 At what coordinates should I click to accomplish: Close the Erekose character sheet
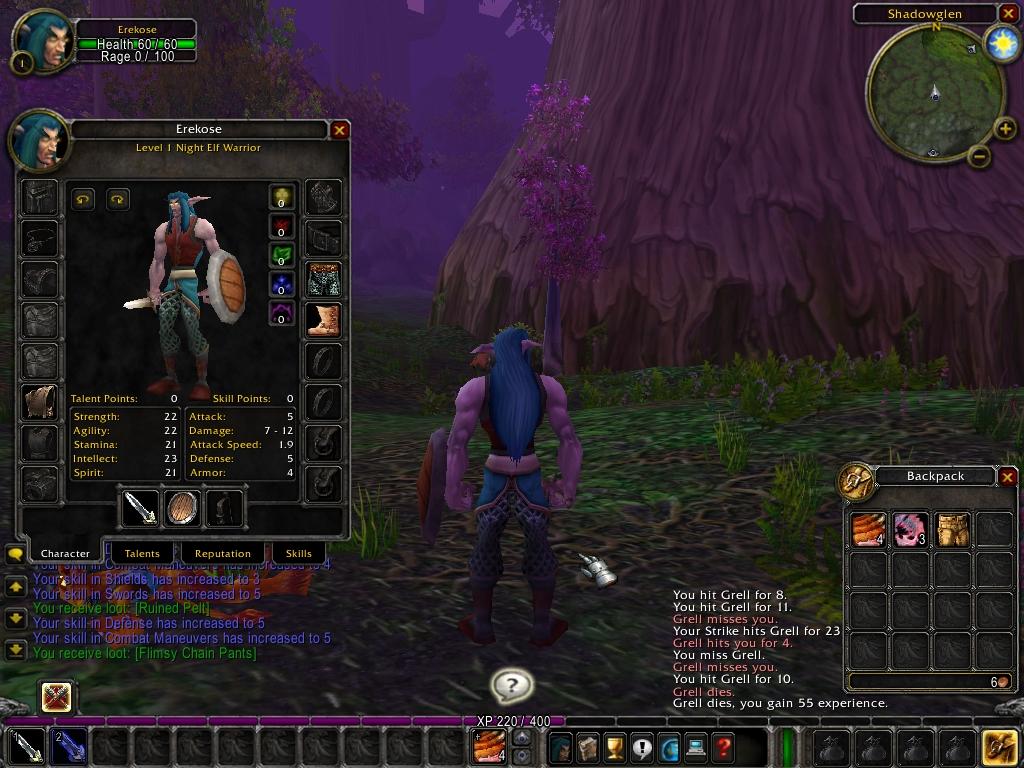coord(340,130)
